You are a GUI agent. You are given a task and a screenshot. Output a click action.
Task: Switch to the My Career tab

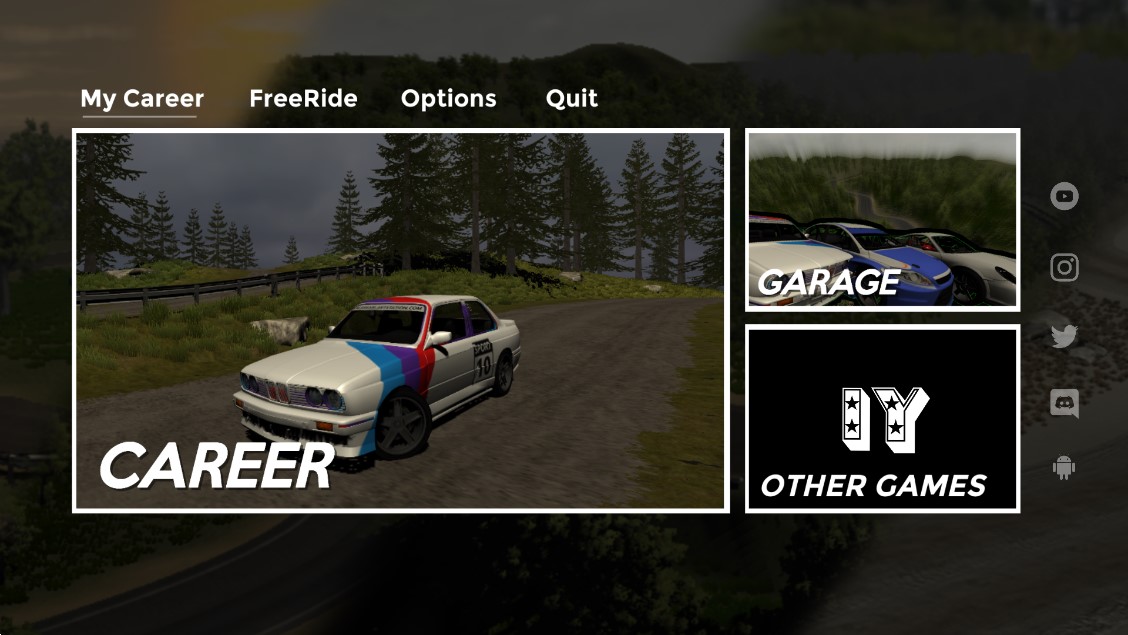(x=142, y=99)
